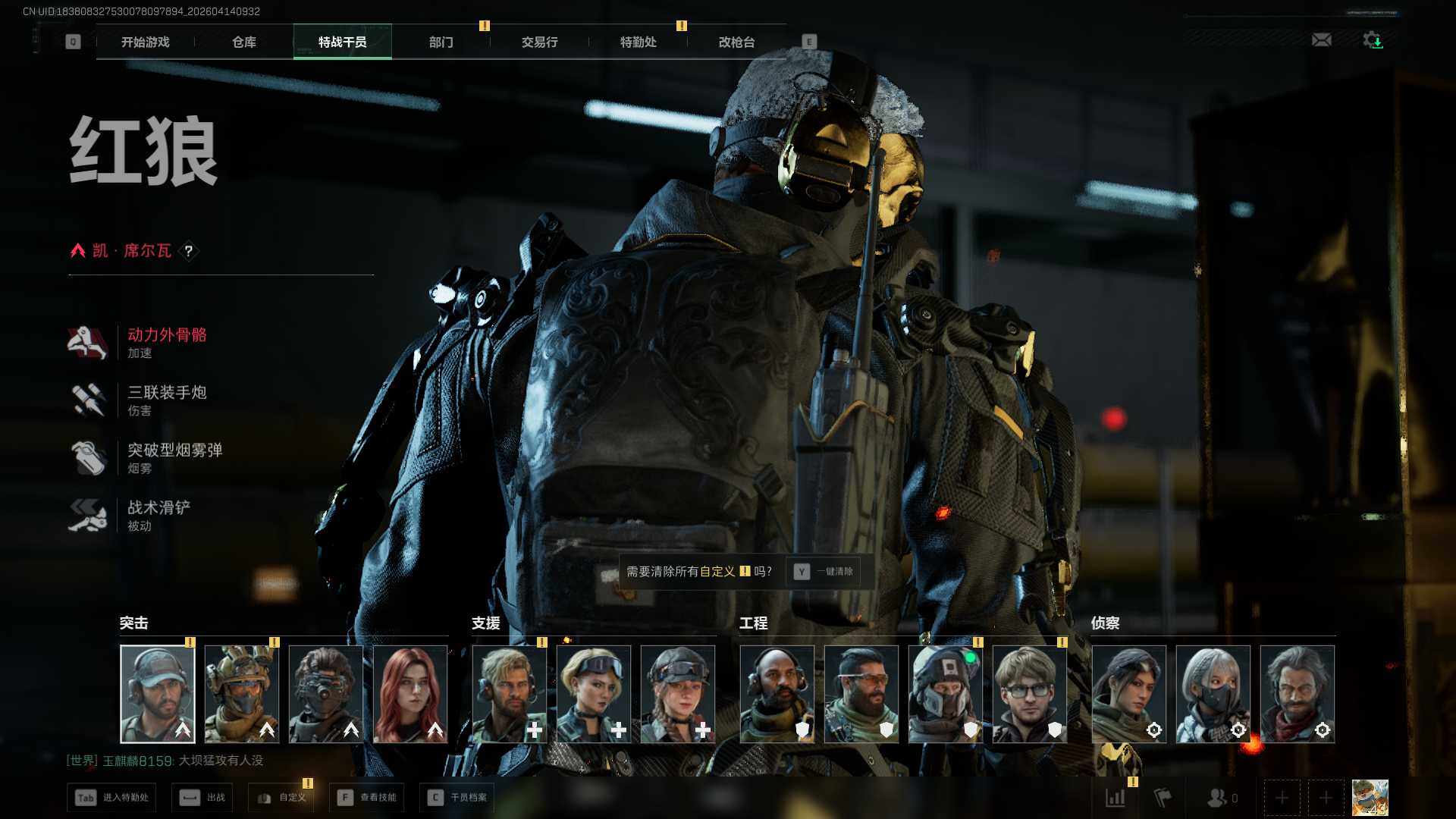Viewport: 1456px width, 819px height.
Task: Show operator info via question mark
Action: click(189, 251)
